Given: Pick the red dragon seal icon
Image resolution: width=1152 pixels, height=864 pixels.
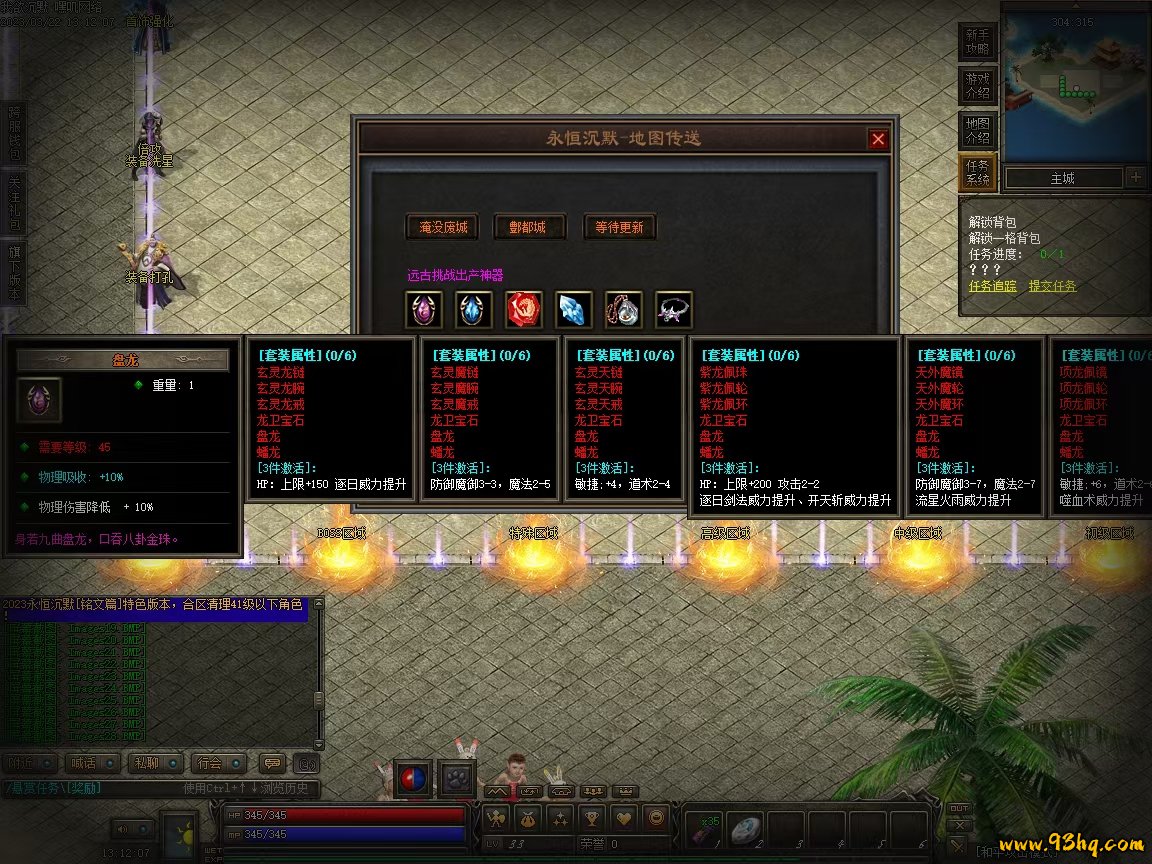Looking at the screenshot, I should click(524, 310).
